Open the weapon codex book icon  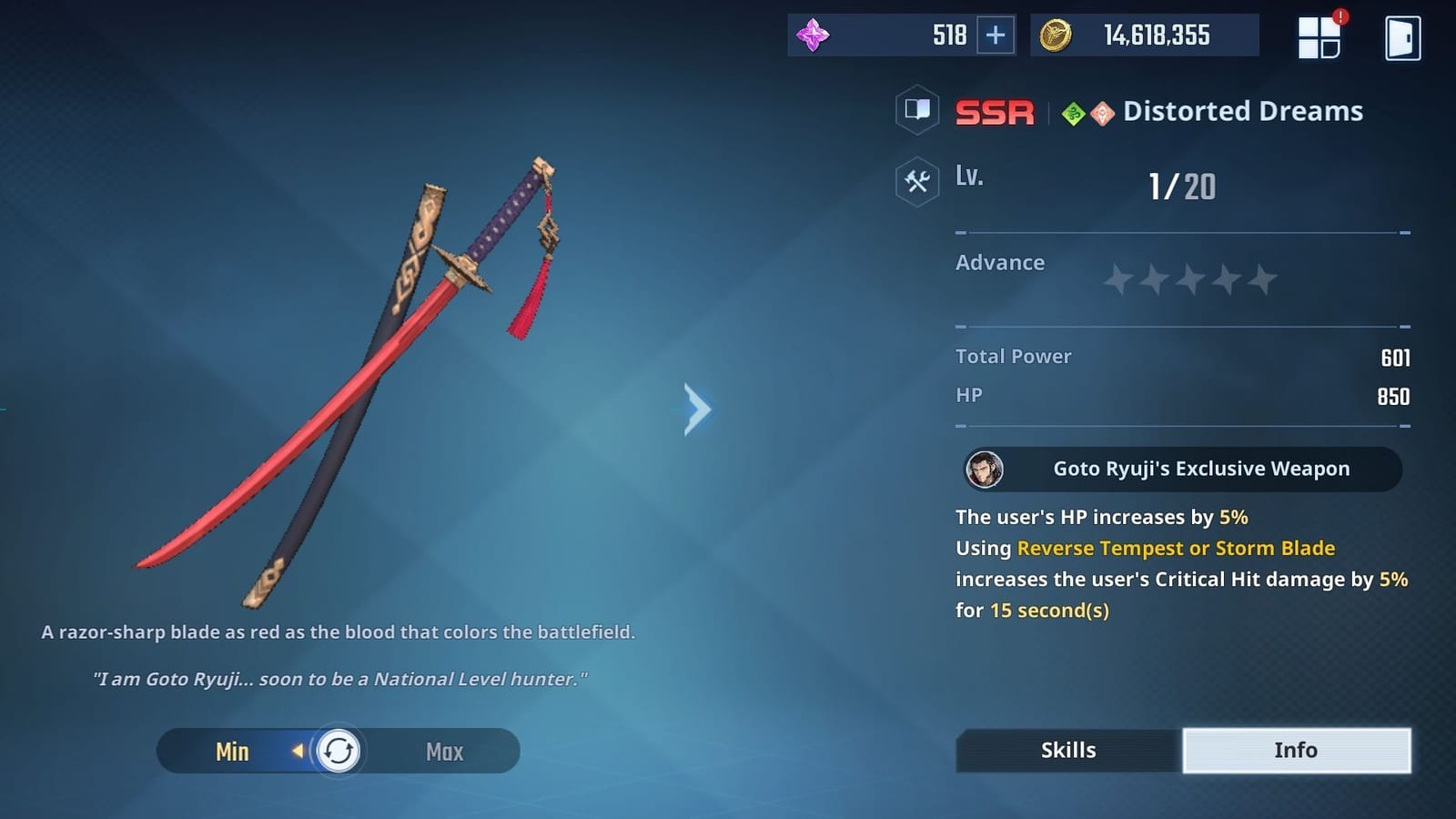(x=916, y=111)
